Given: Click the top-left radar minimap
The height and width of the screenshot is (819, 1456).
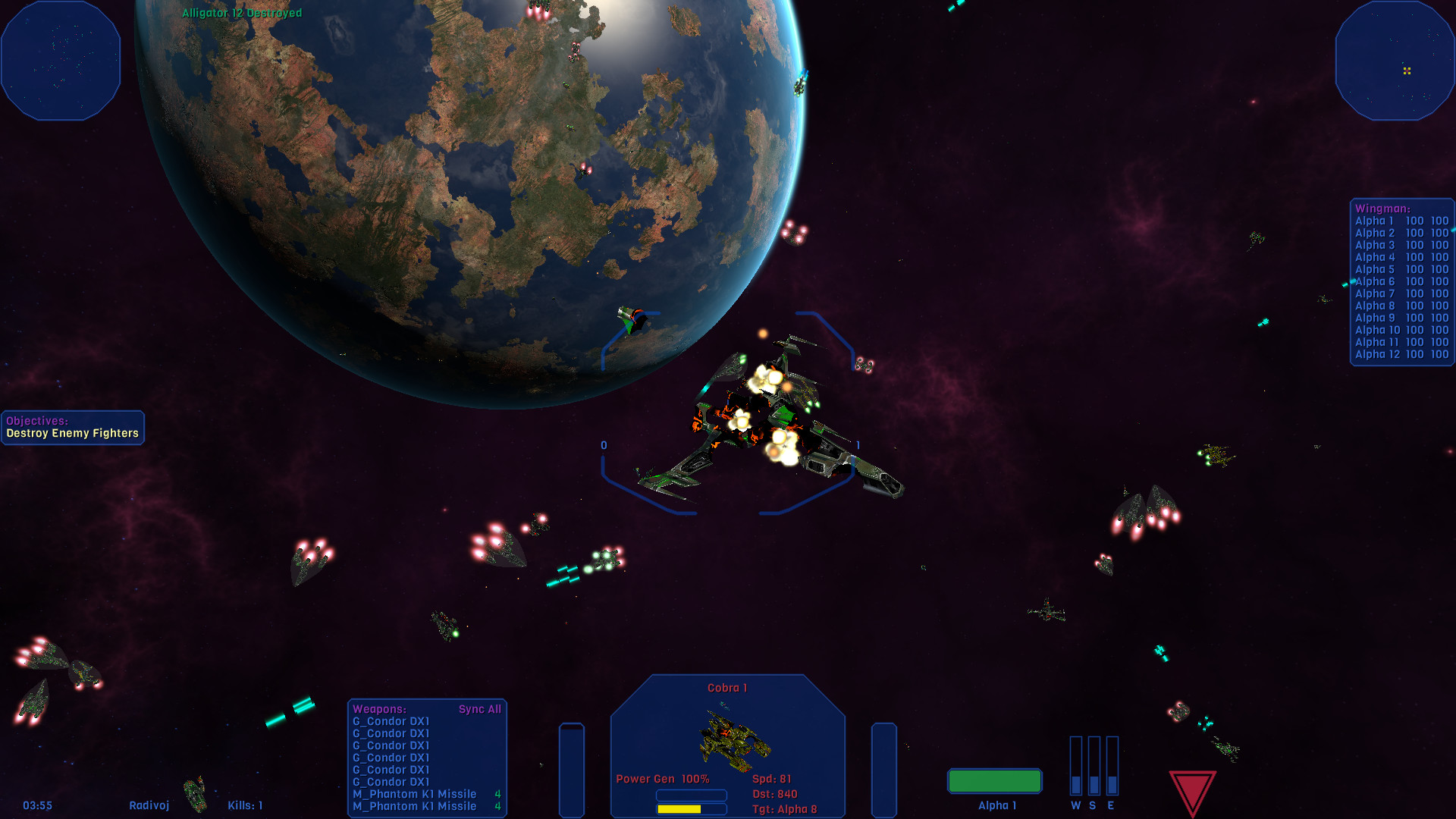Looking at the screenshot, I should [x=61, y=59].
